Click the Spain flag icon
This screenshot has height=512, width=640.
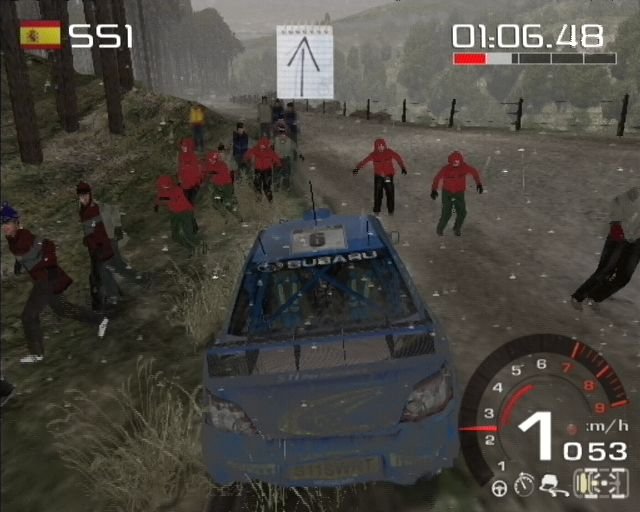[x=40, y=35]
